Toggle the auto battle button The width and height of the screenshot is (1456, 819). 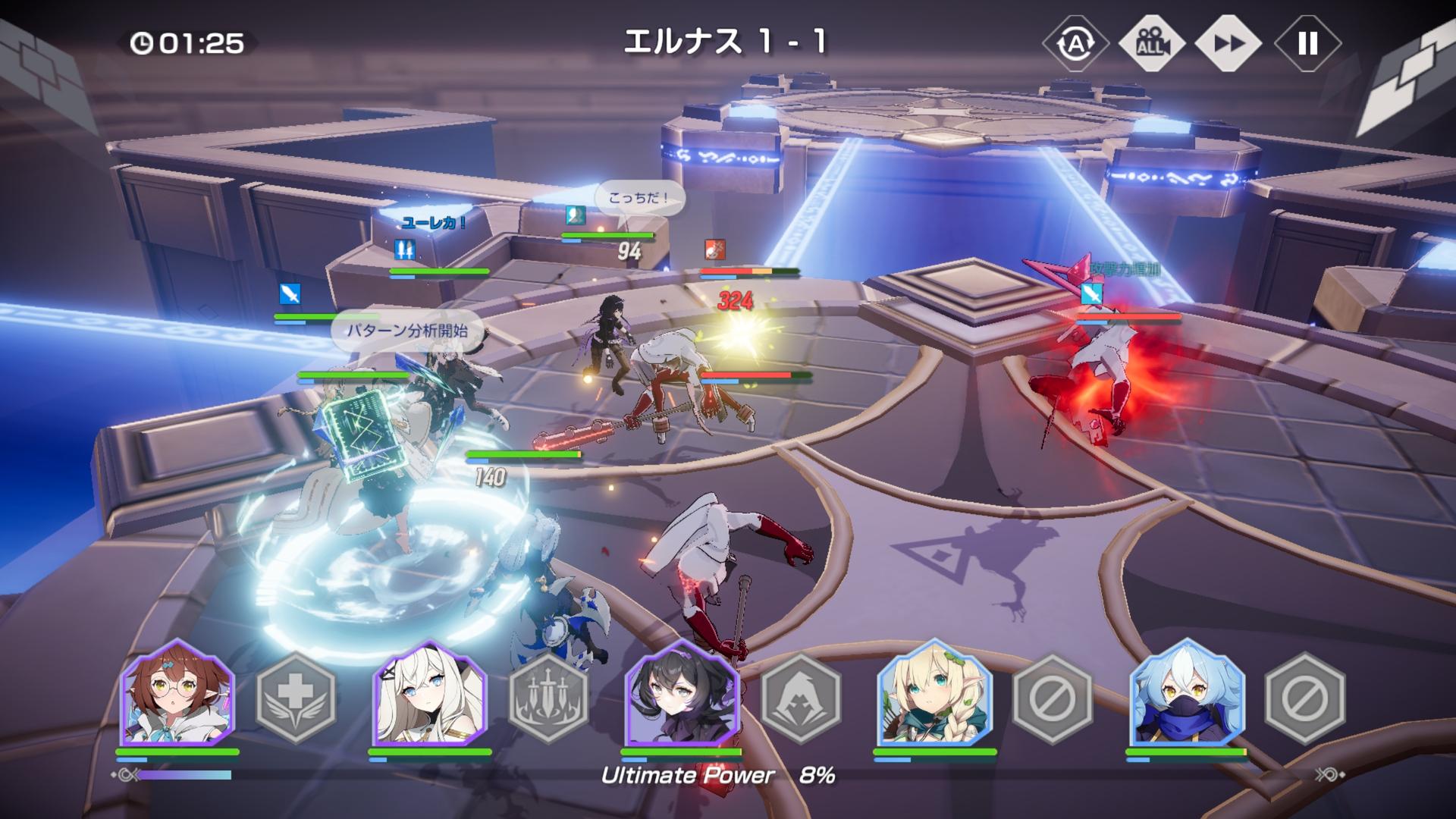tap(1075, 44)
